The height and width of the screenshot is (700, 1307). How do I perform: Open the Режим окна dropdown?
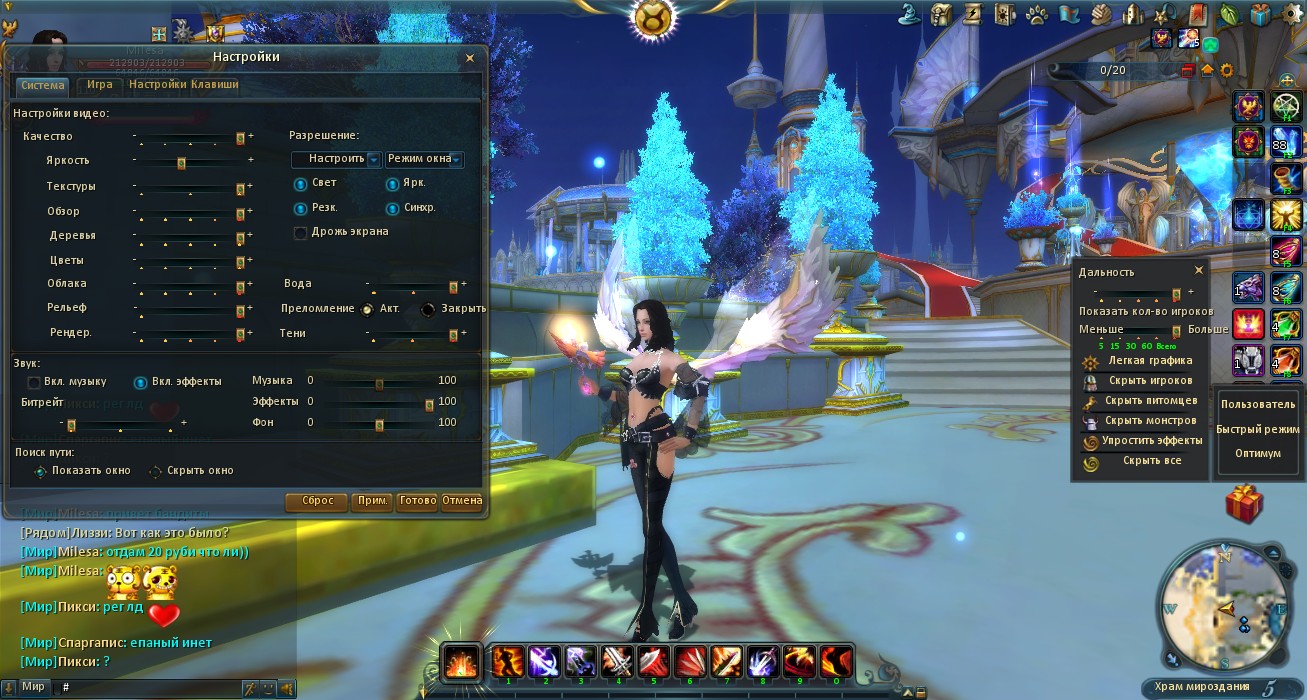click(424, 159)
